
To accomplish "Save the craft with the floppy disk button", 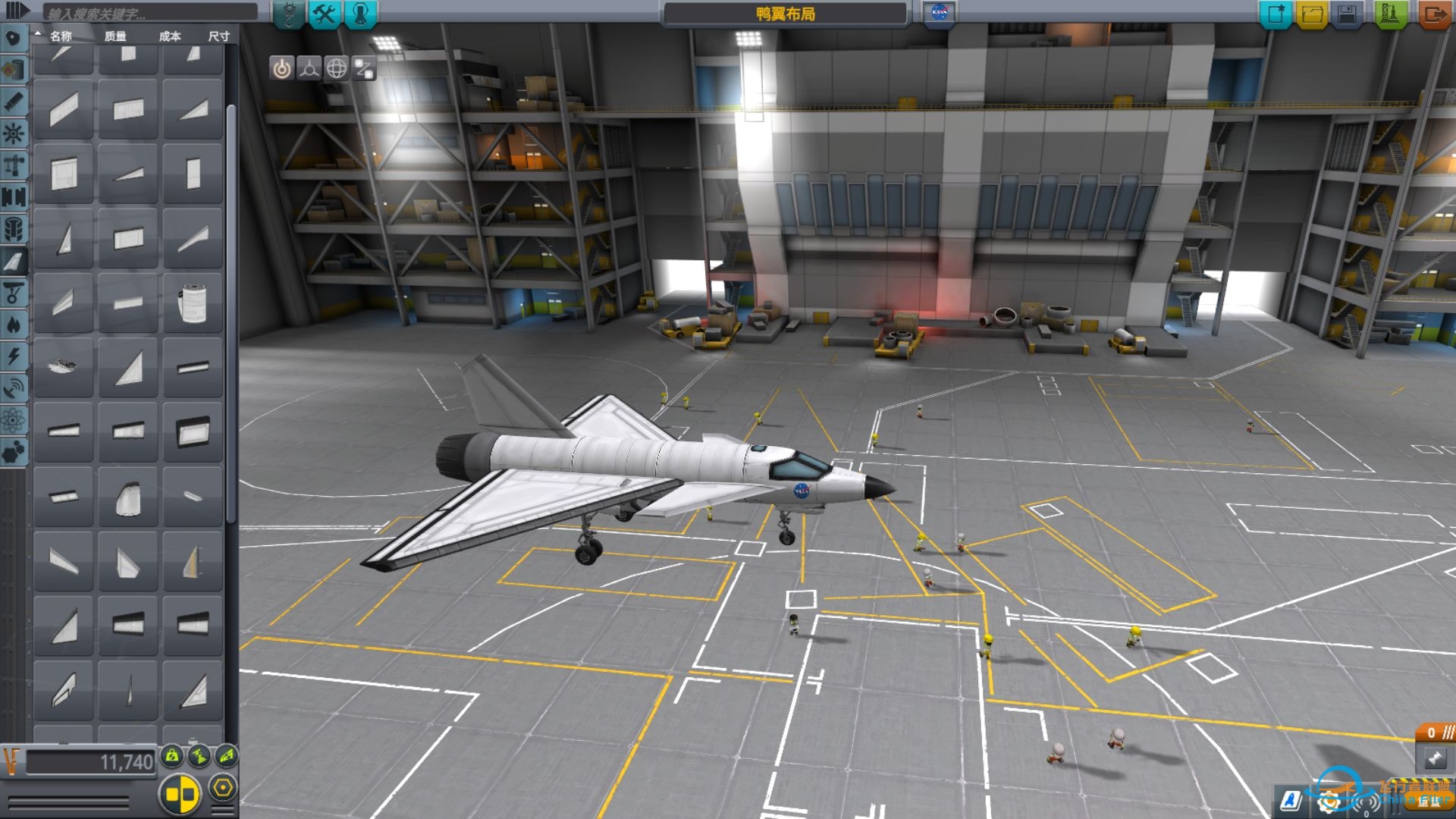I will pyautogui.click(x=1348, y=14).
